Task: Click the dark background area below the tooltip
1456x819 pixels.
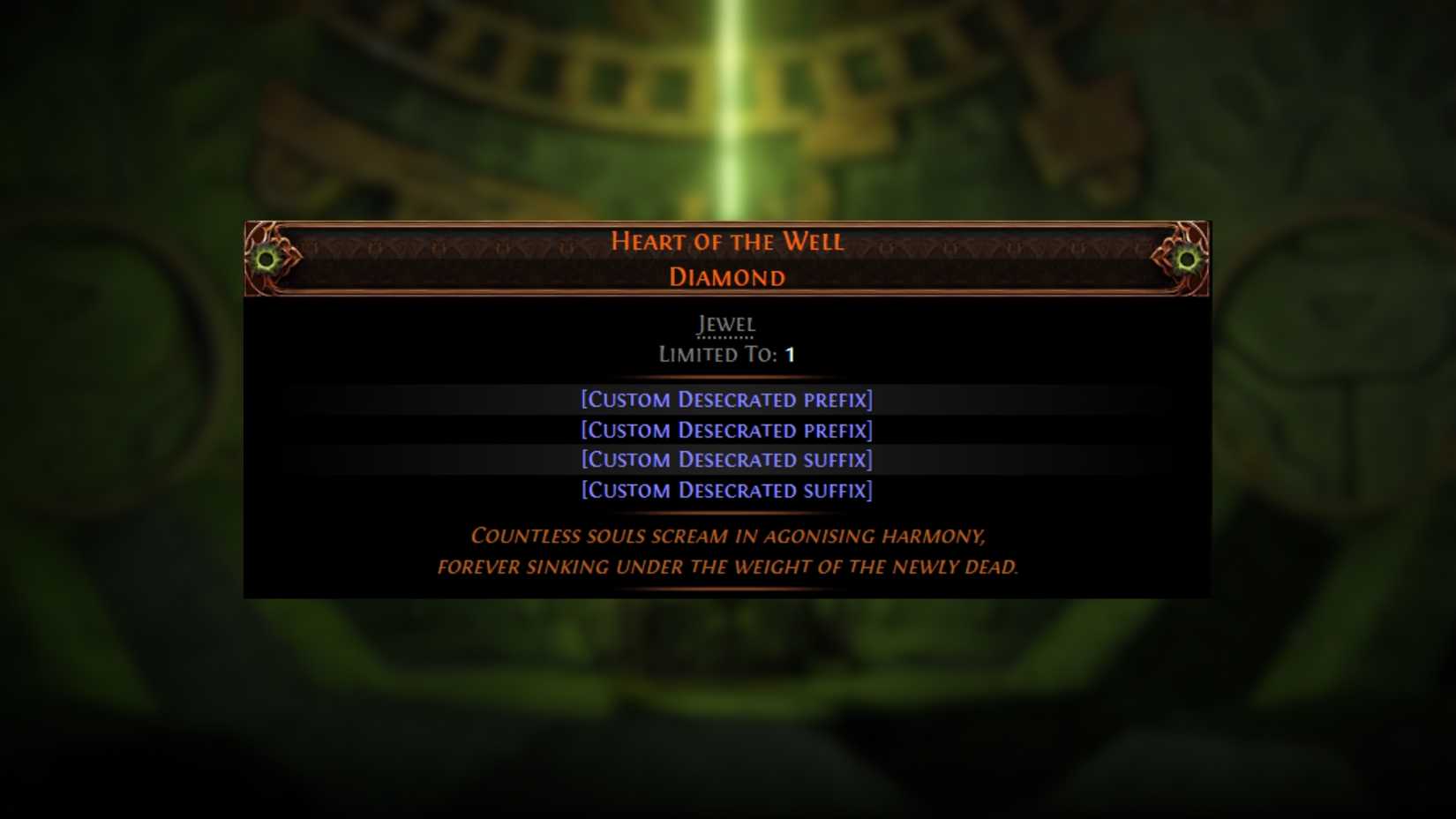Action: 726,706
